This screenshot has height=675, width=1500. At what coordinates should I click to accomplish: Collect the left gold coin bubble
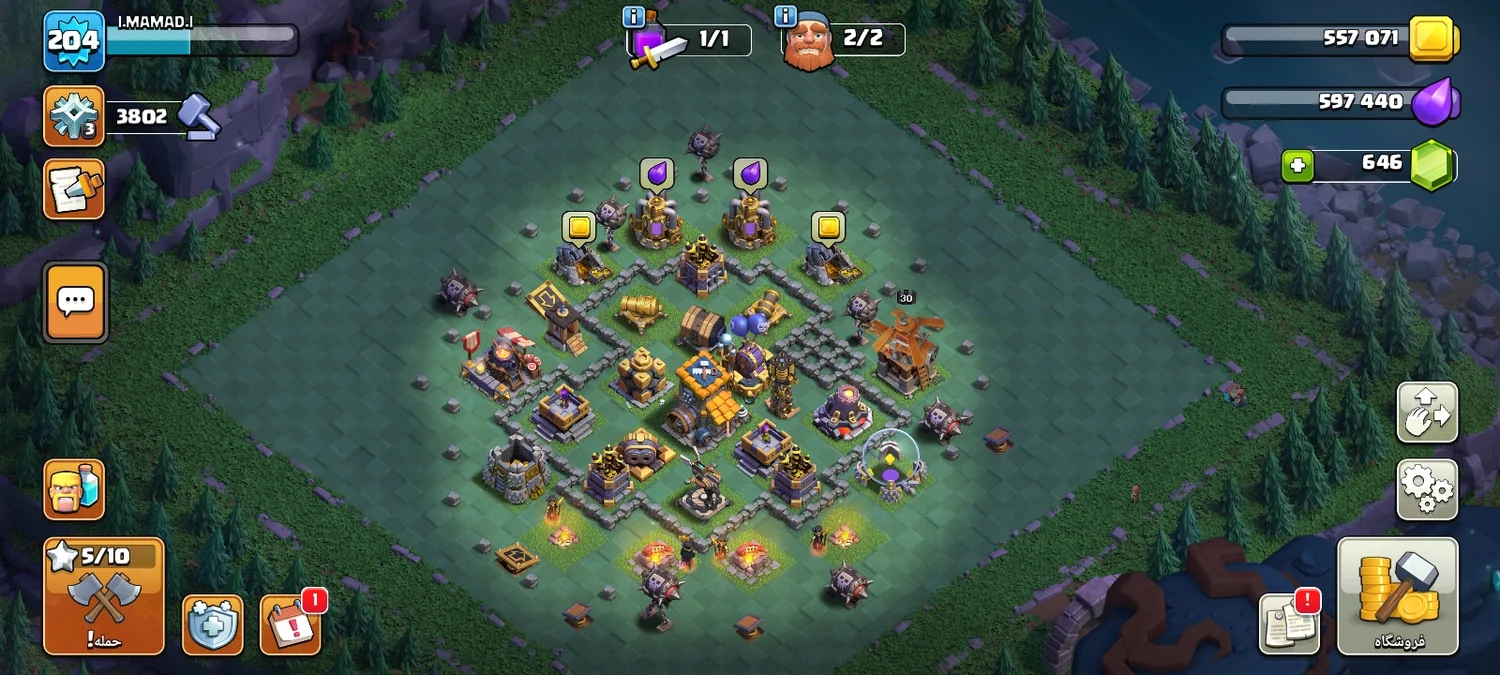579,228
